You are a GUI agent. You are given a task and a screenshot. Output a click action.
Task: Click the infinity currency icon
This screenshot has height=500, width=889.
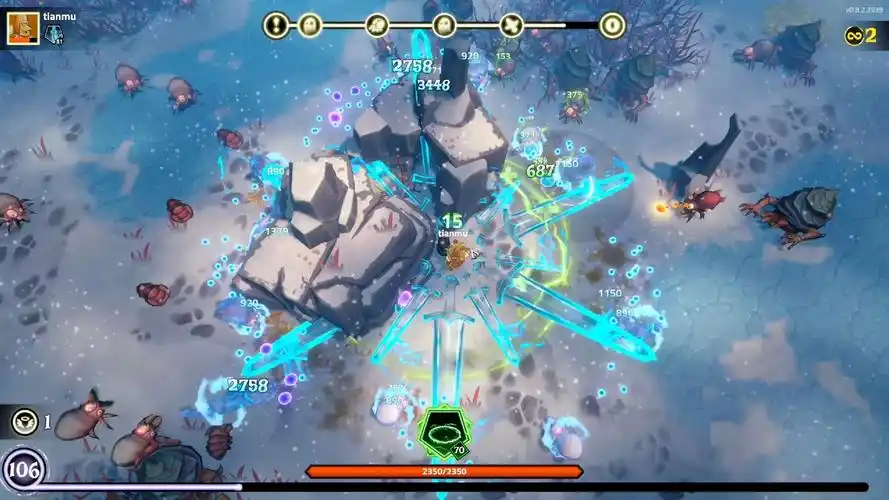coord(854,37)
